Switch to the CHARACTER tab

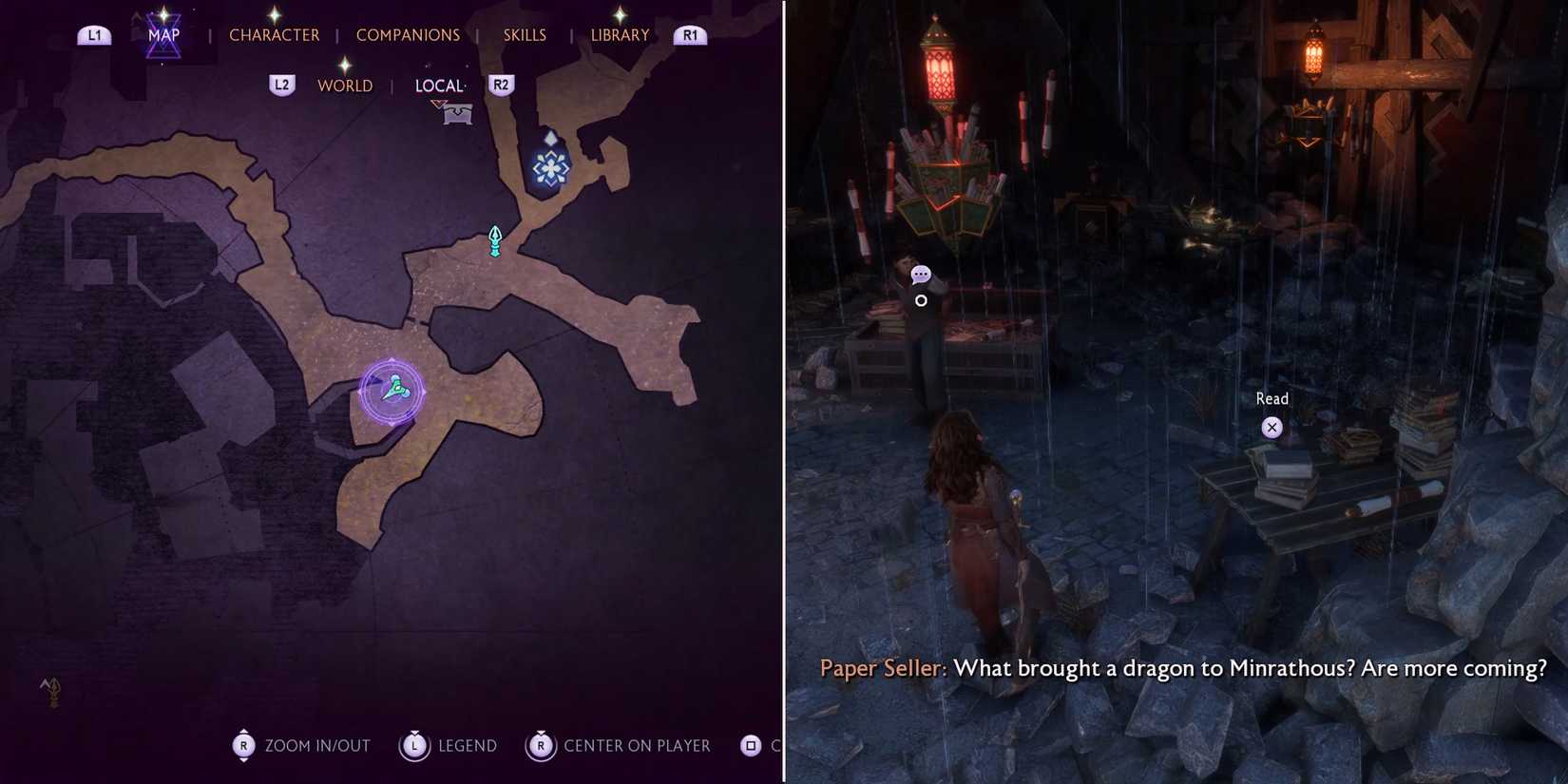[x=274, y=34]
